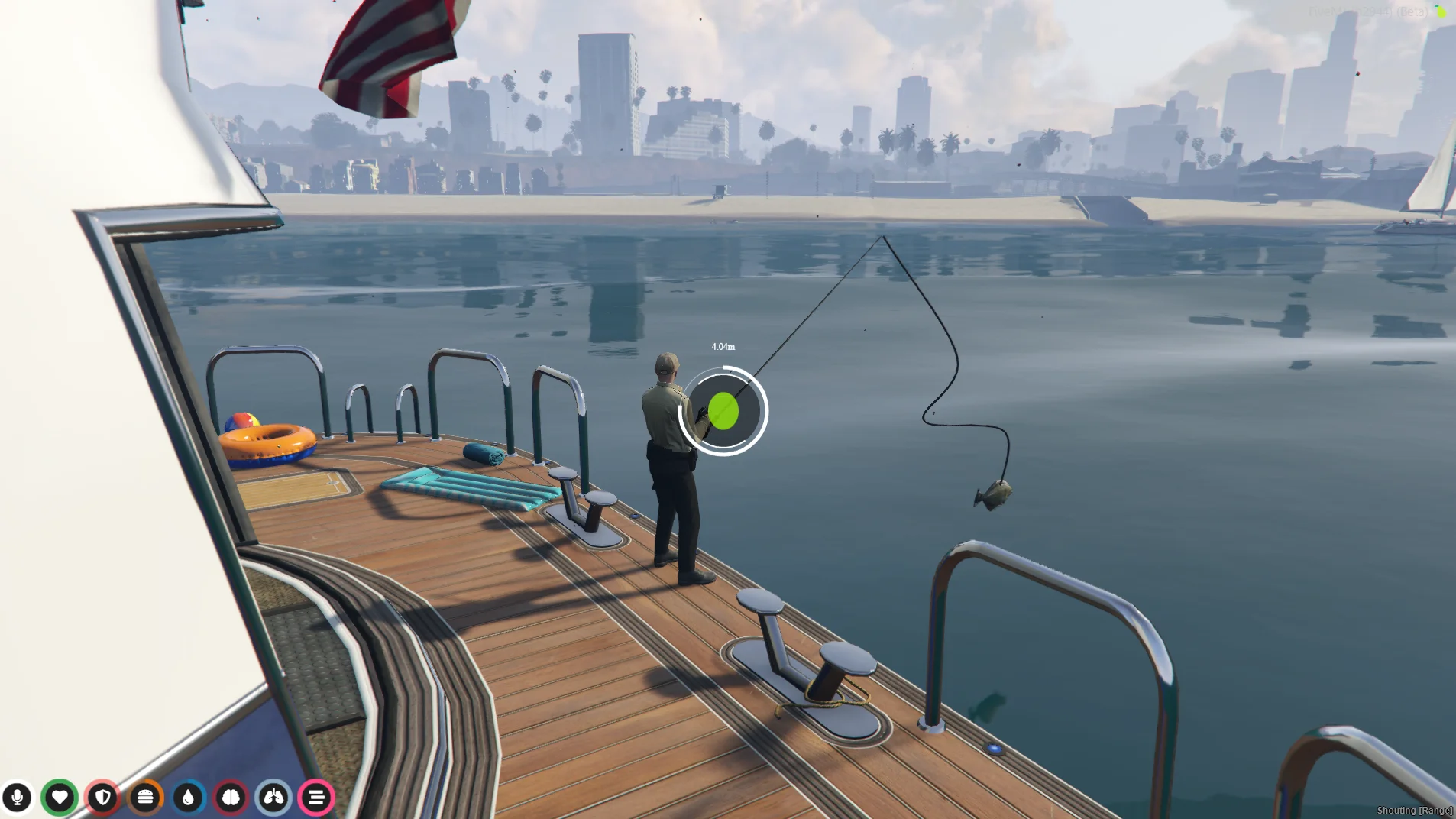Click the lungs oxygen icon
This screenshot has width=1456, height=819.
[x=273, y=798]
